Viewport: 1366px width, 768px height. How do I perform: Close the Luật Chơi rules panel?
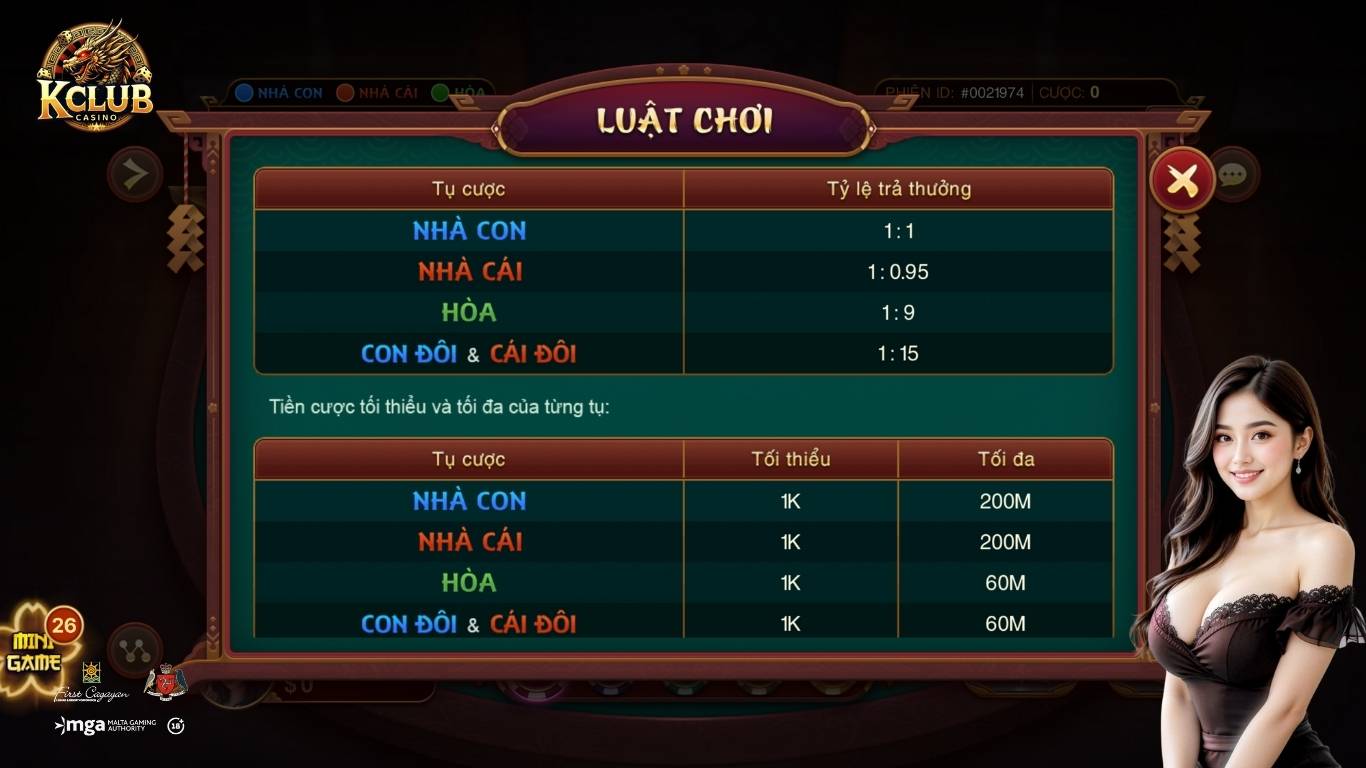point(1182,180)
